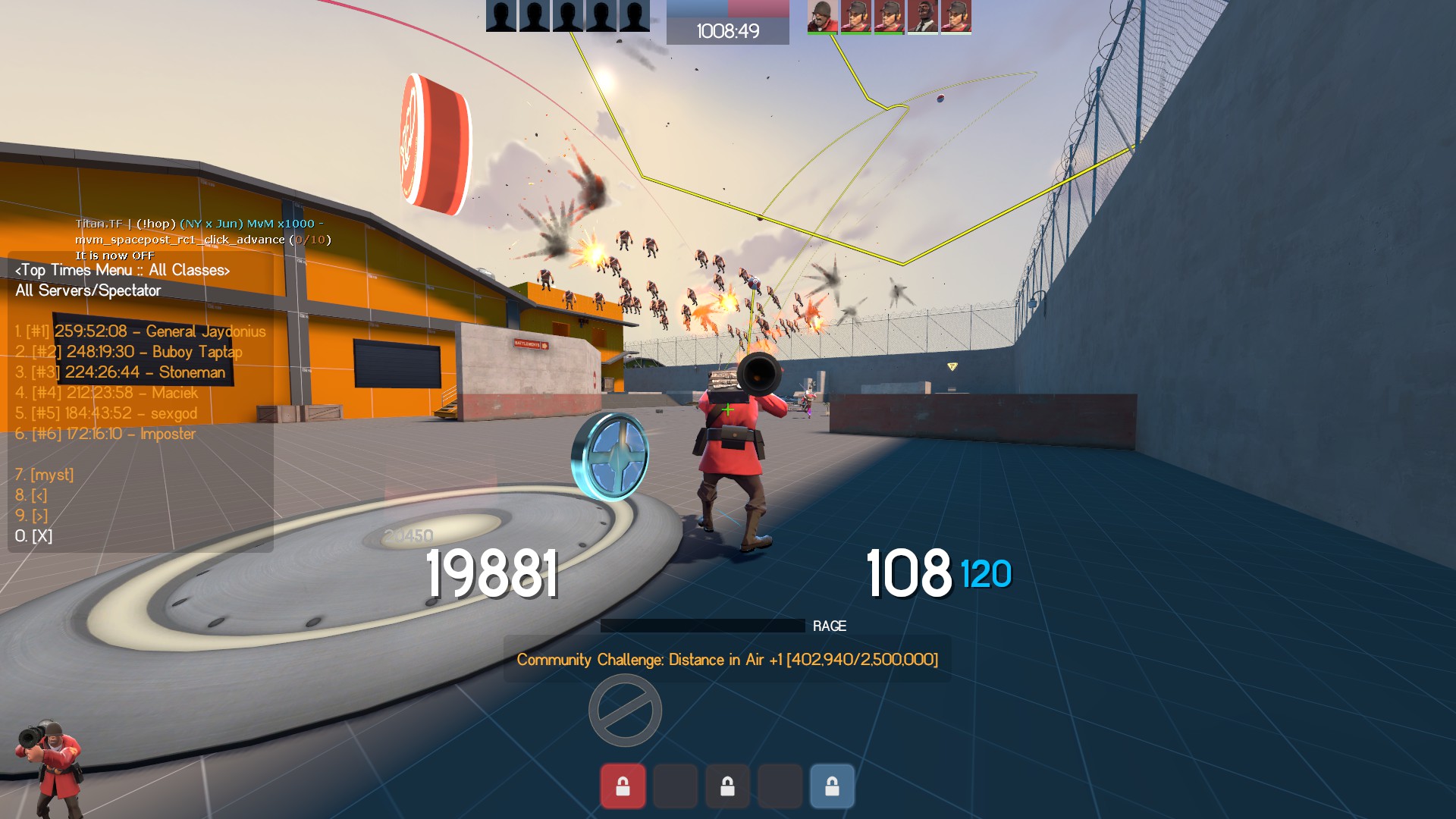Open the [myst] menu option
1456x819 pixels.
[45, 475]
